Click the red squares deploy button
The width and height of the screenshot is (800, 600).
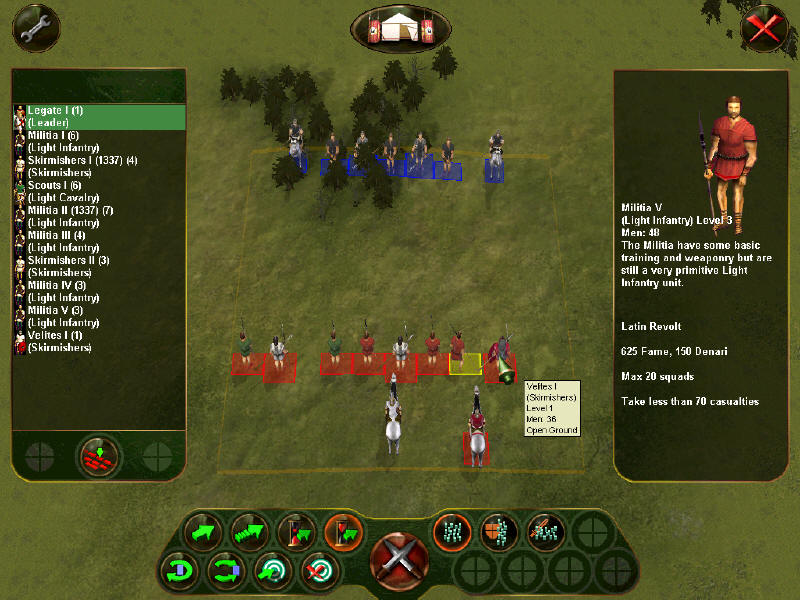click(100, 456)
